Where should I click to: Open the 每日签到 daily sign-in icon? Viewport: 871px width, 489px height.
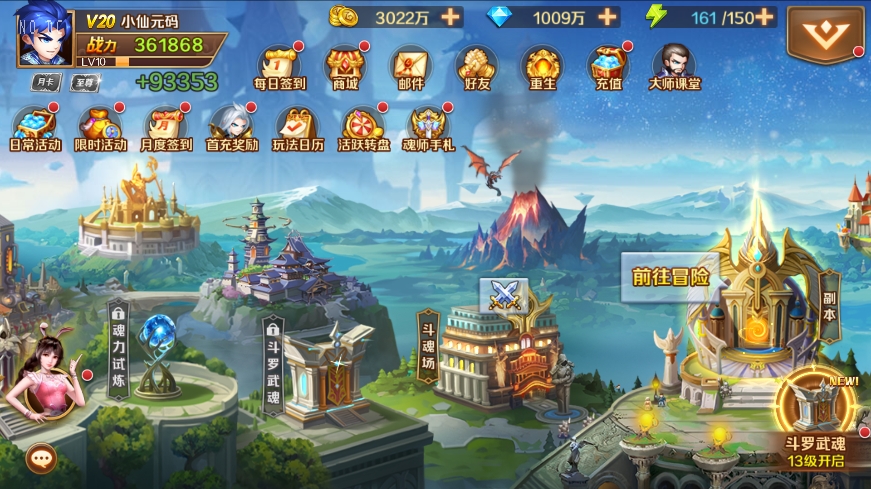pyautogui.click(x=279, y=66)
